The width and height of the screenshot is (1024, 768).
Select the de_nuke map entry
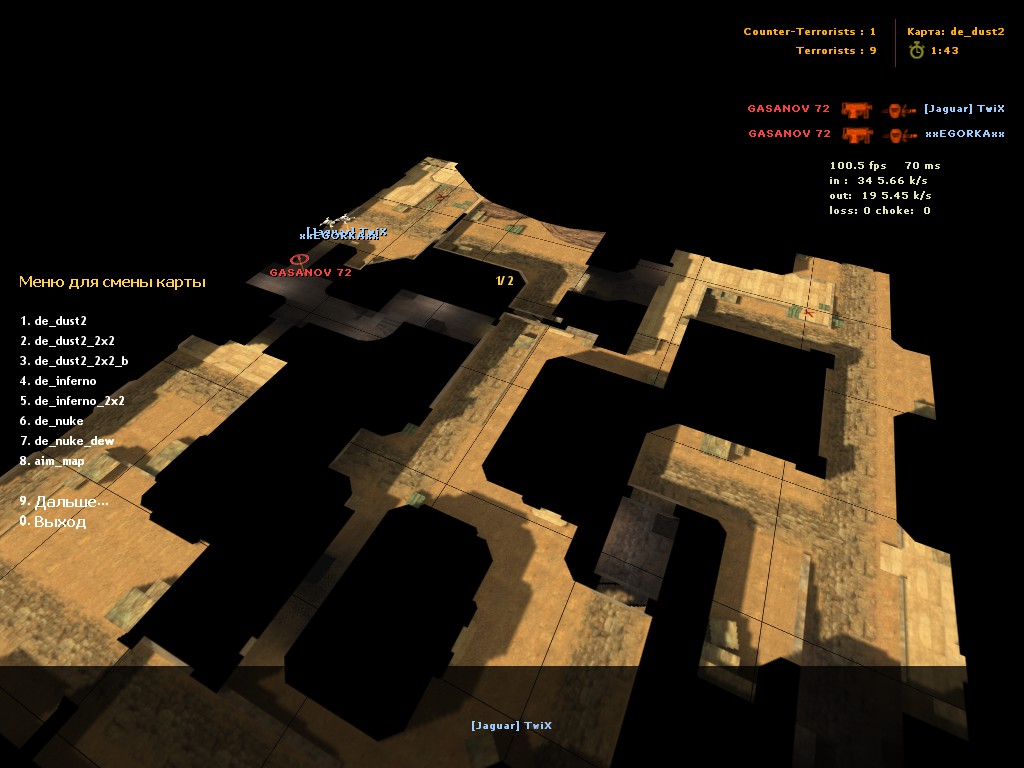pos(59,421)
